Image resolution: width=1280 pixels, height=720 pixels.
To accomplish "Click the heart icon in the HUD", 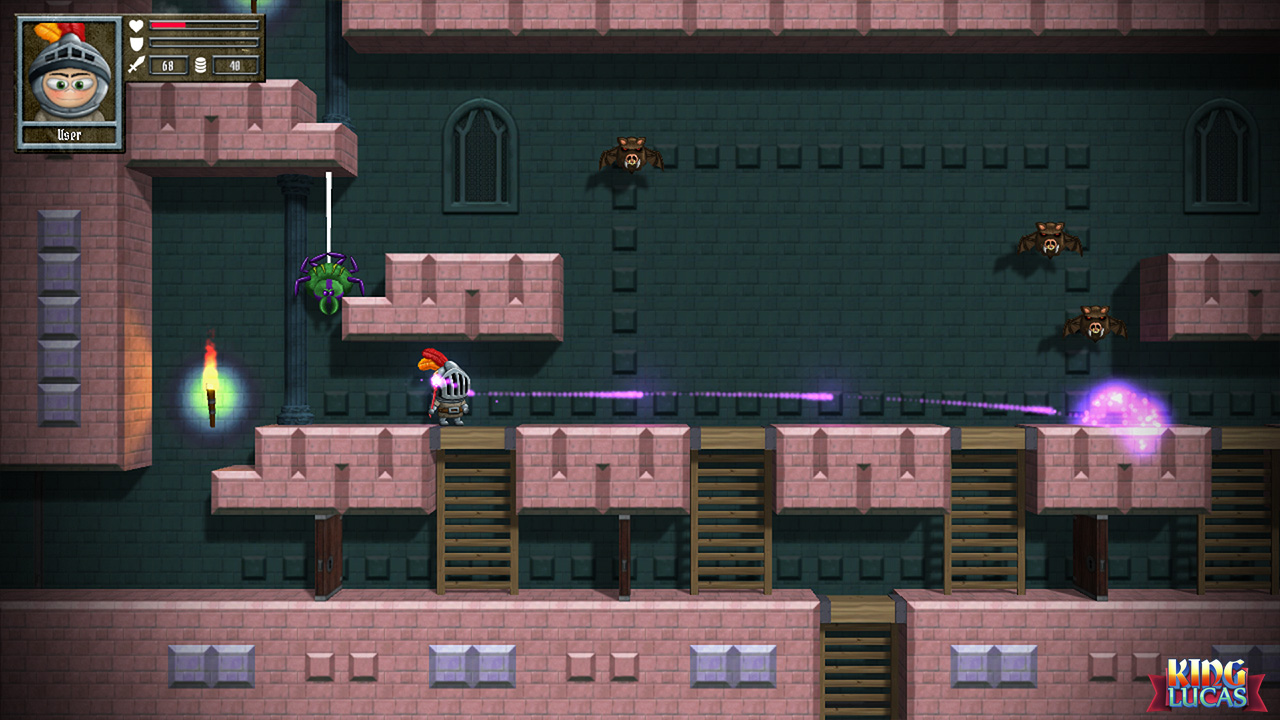I will (136, 23).
